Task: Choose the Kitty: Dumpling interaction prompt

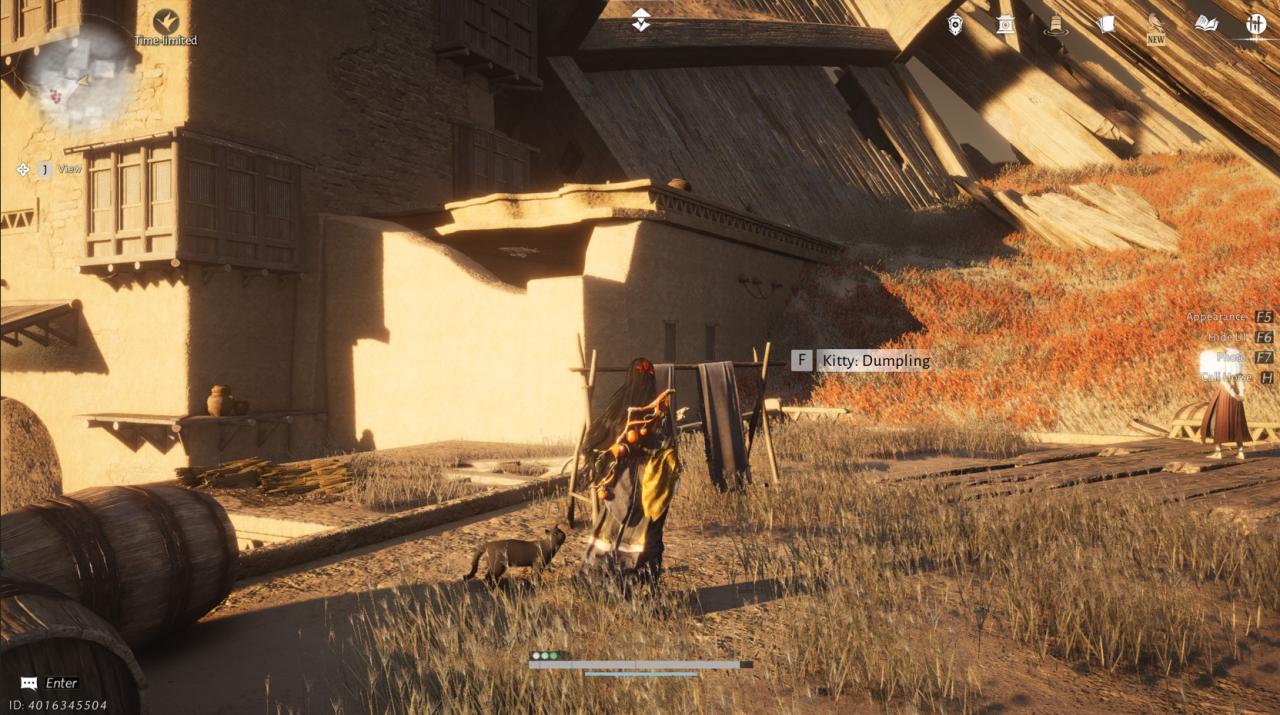Action: tap(862, 361)
